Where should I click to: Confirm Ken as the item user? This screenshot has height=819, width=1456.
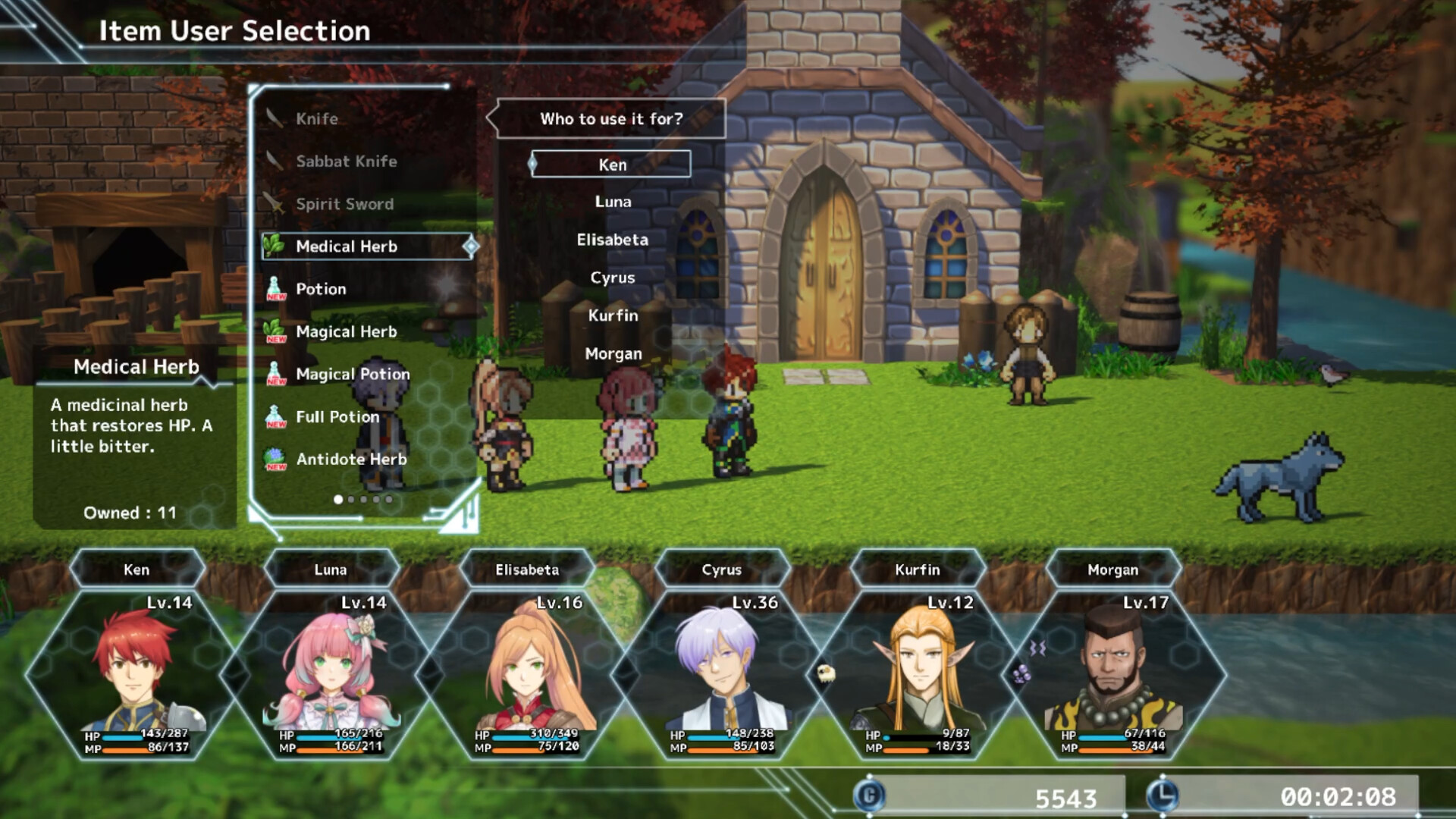coord(610,164)
